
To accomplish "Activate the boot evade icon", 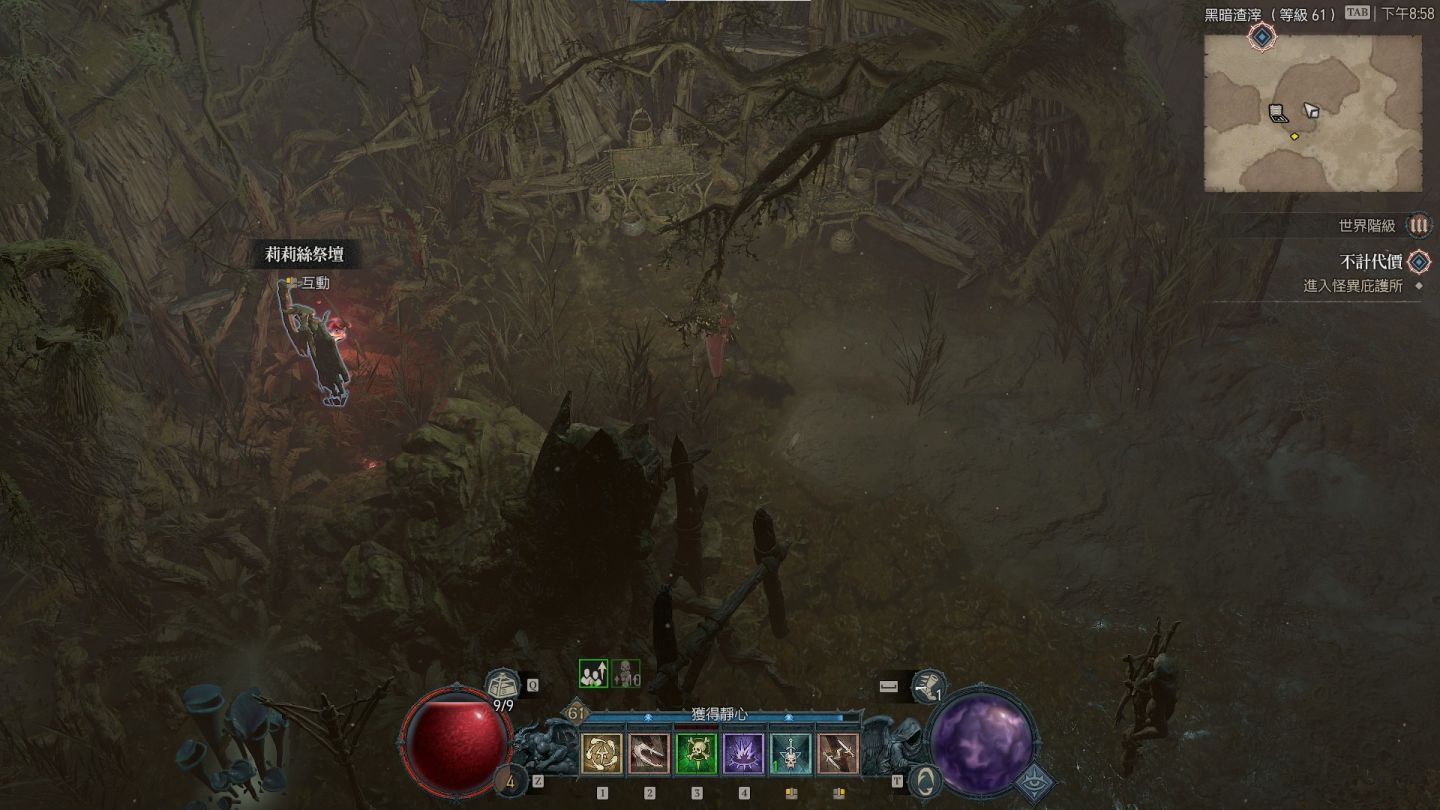I will pyautogui.click(x=928, y=686).
